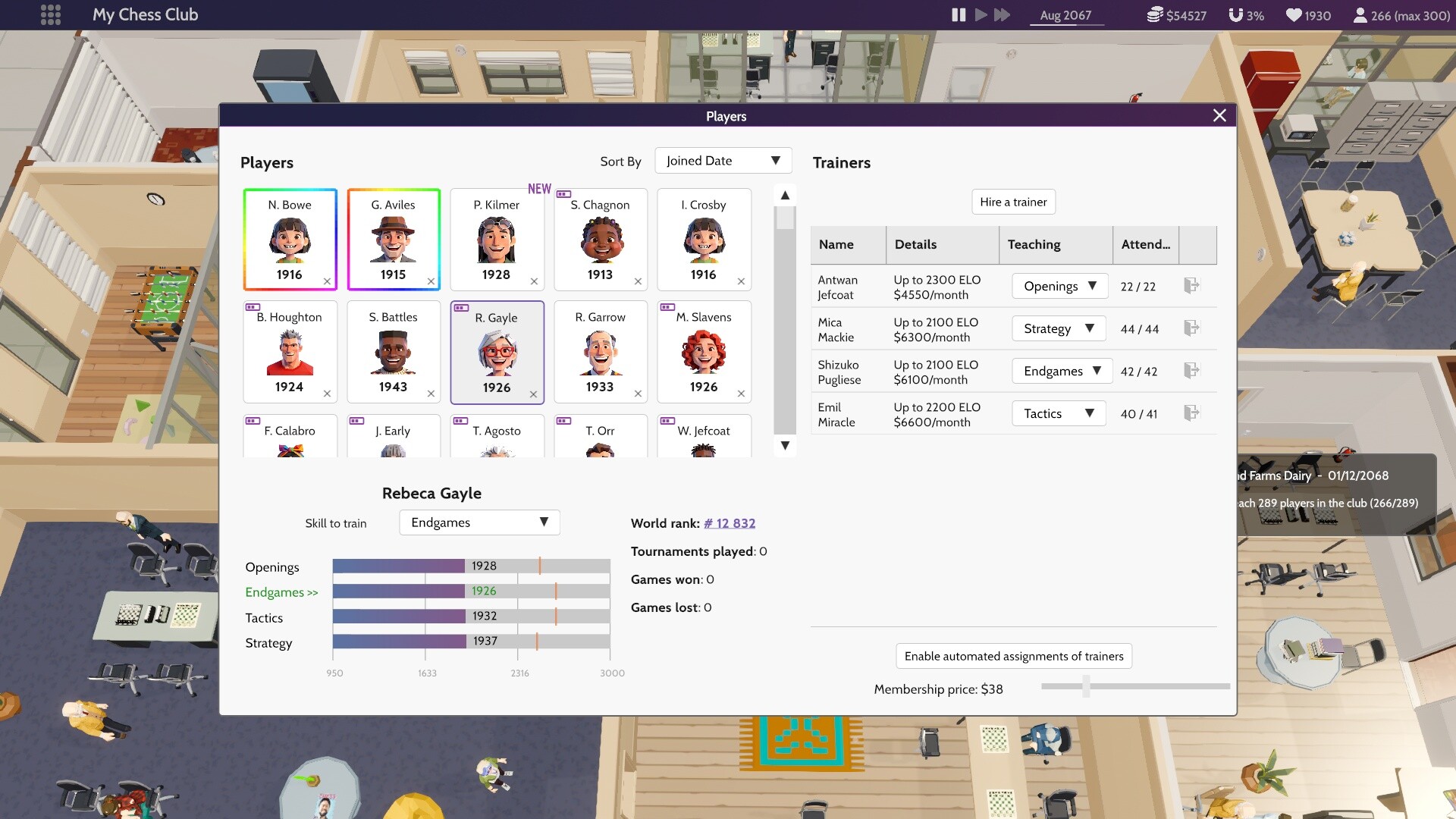
Task: Open the Sort By dropdown
Action: 722,160
